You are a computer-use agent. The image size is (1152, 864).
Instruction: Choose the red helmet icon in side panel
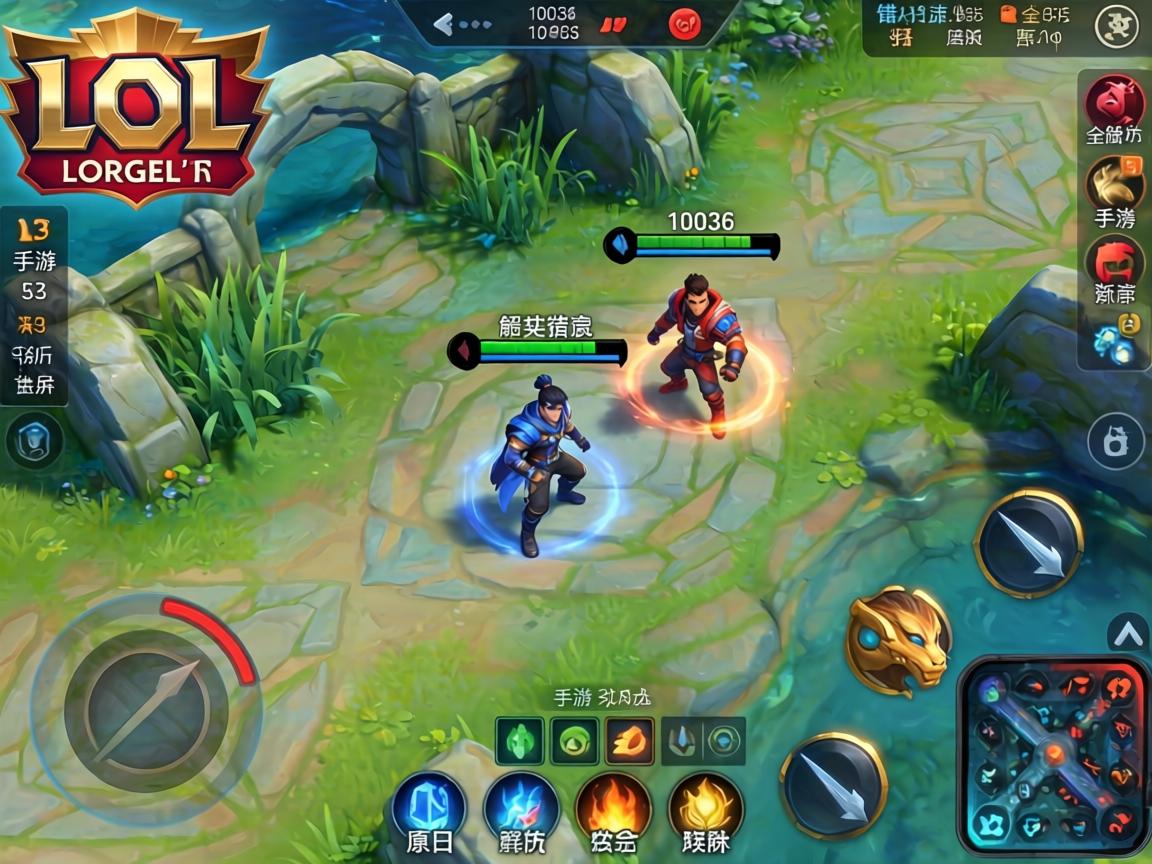point(1114,264)
